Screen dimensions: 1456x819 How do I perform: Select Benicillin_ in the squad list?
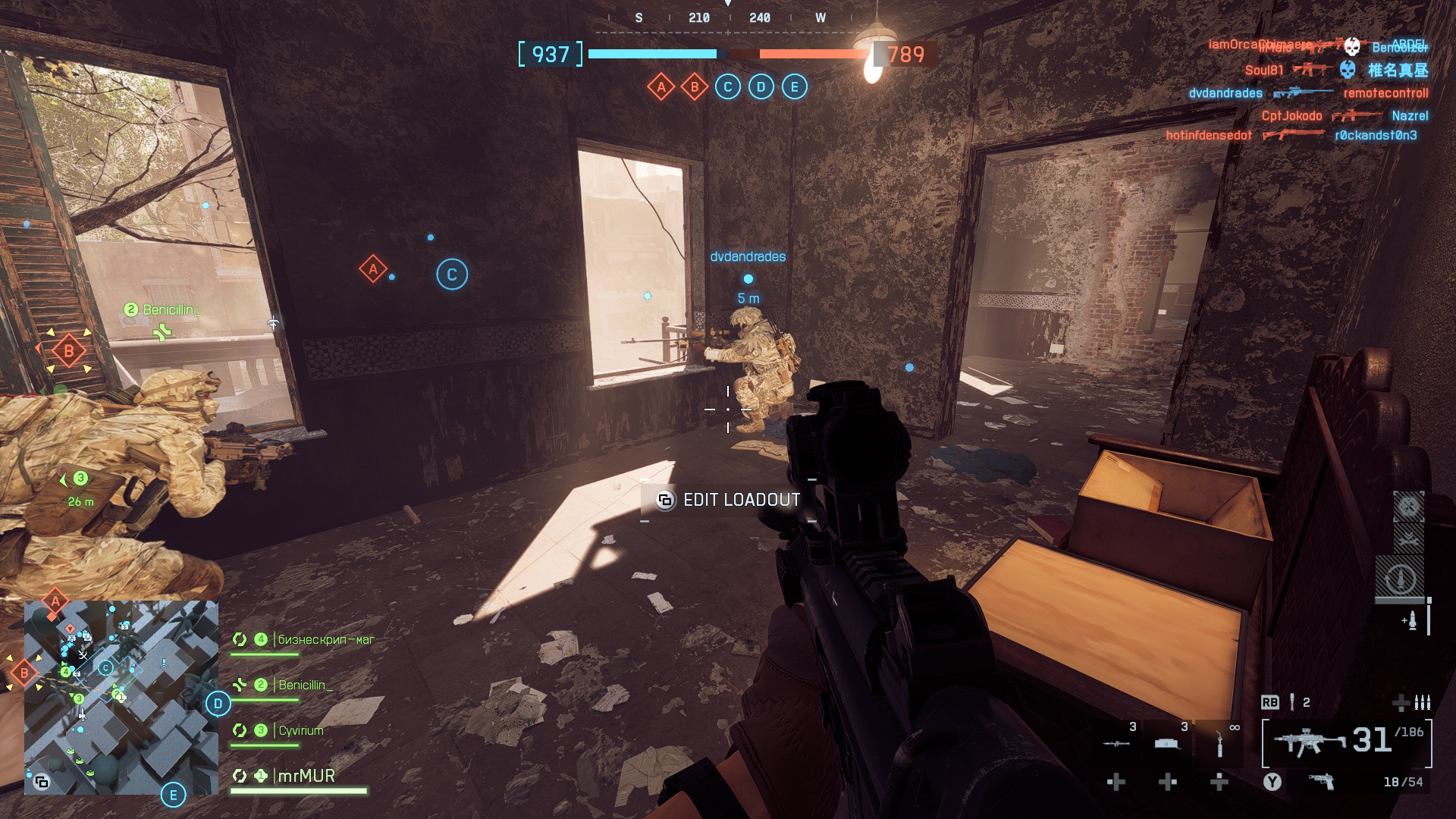point(305,686)
